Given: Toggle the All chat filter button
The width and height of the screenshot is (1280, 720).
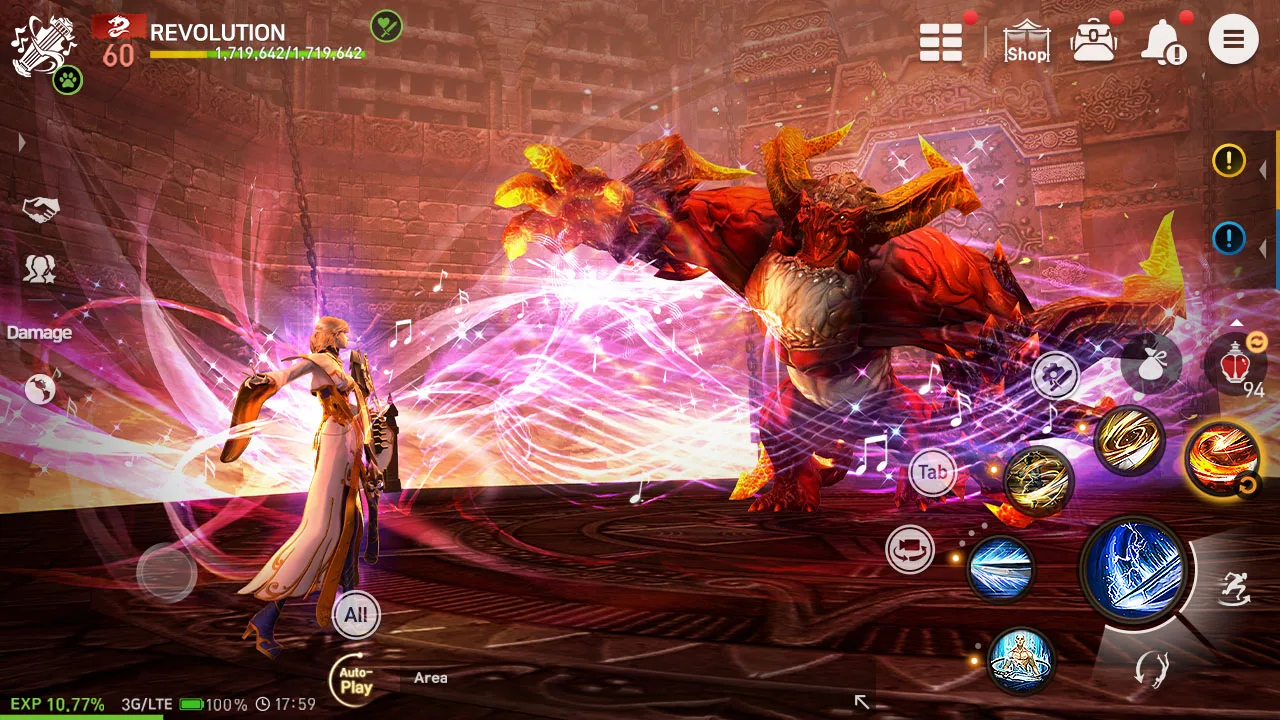Looking at the screenshot, I should pyautogui.click(x=355, y=616).
